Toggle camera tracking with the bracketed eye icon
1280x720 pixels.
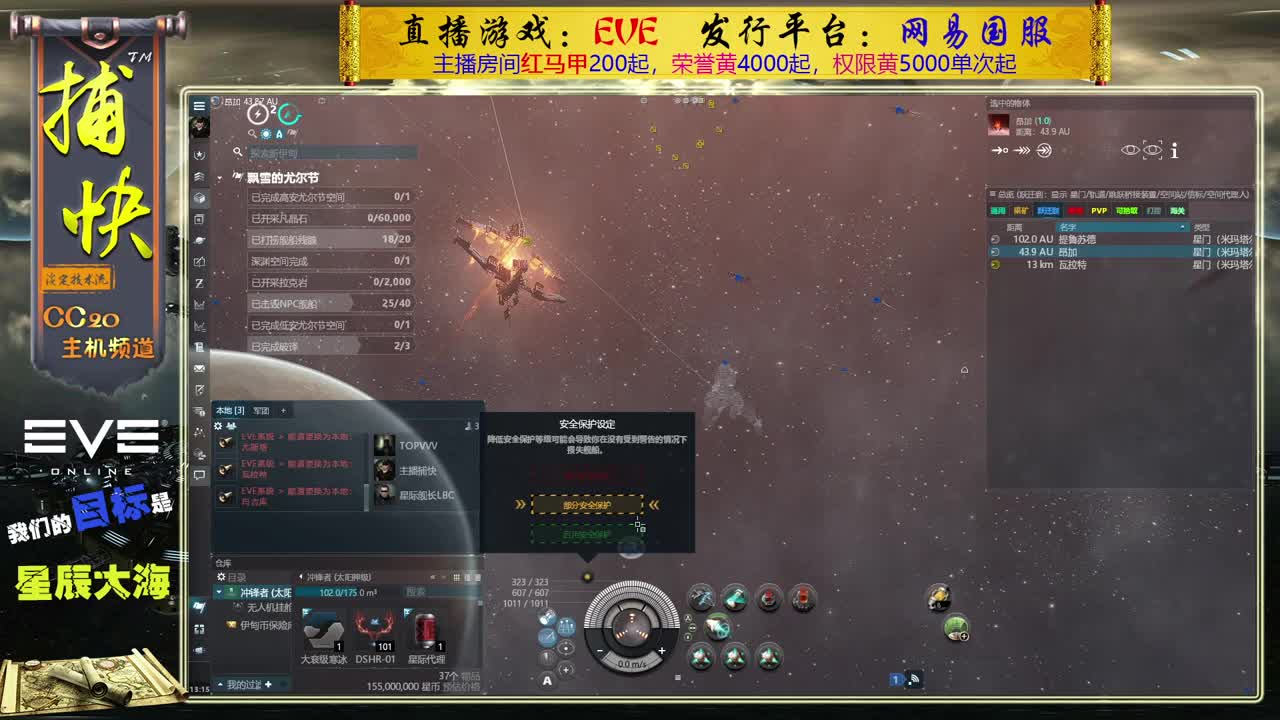tap(1151, 150)
